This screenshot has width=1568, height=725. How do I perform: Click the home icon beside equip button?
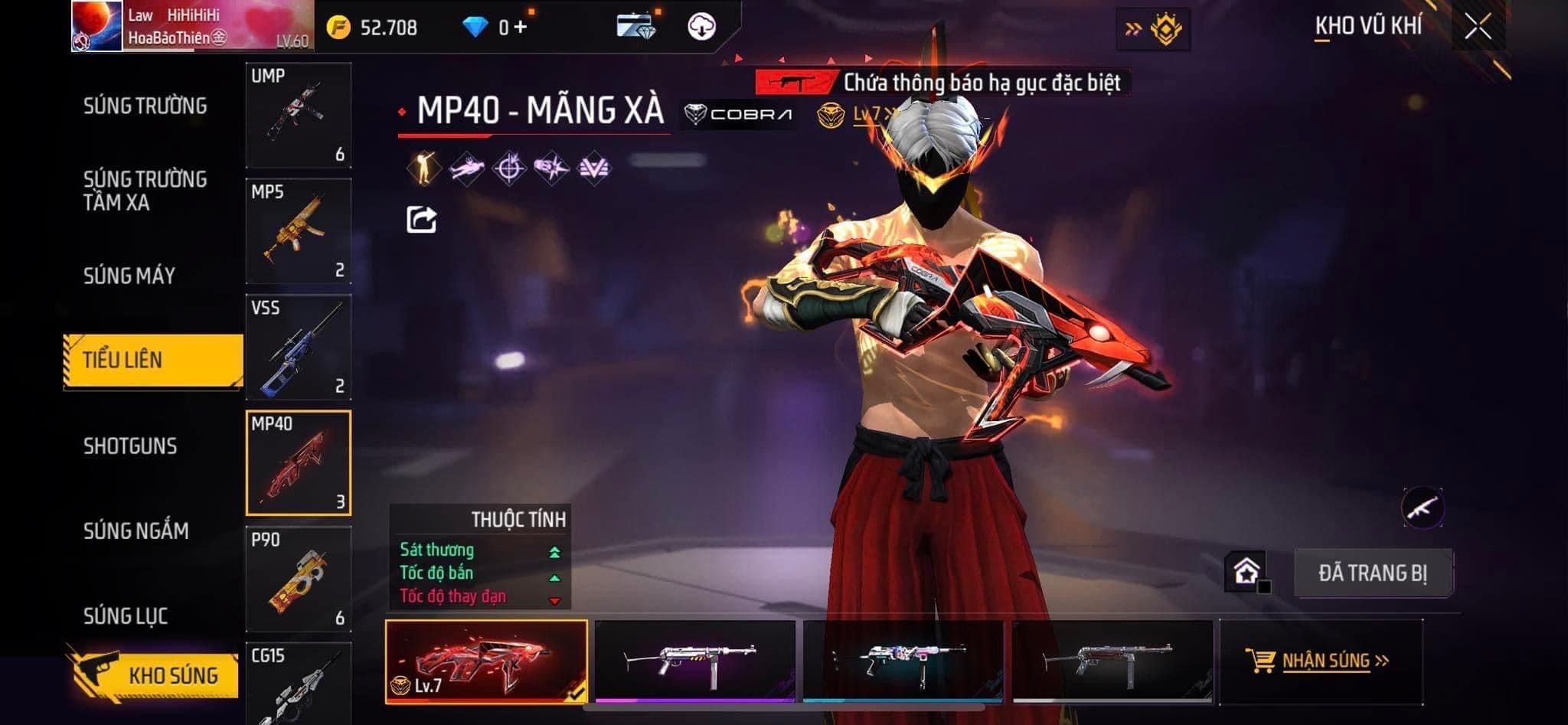coord(1246,571)
